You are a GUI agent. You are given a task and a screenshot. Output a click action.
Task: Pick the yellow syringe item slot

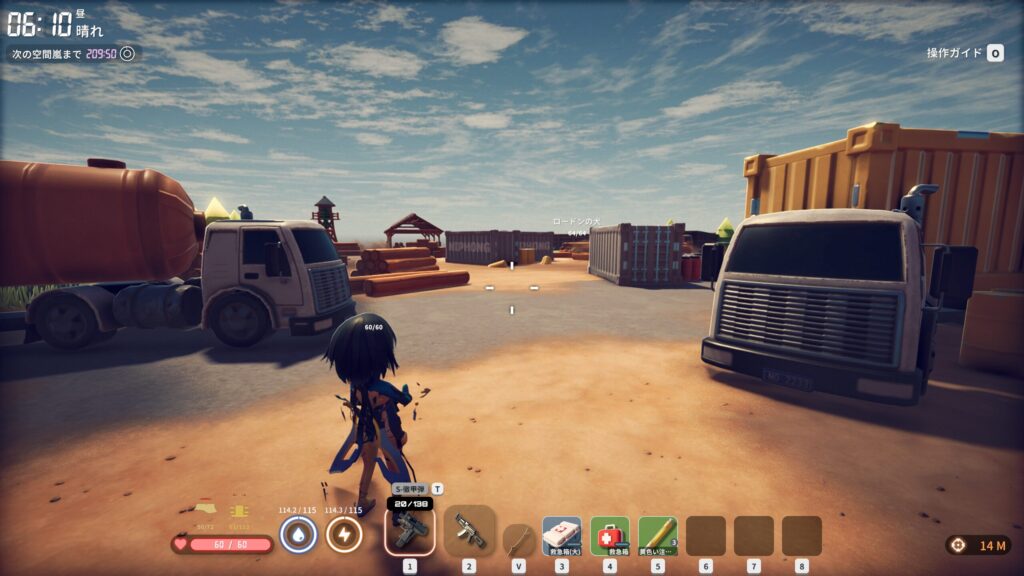(x=657, y=536)
